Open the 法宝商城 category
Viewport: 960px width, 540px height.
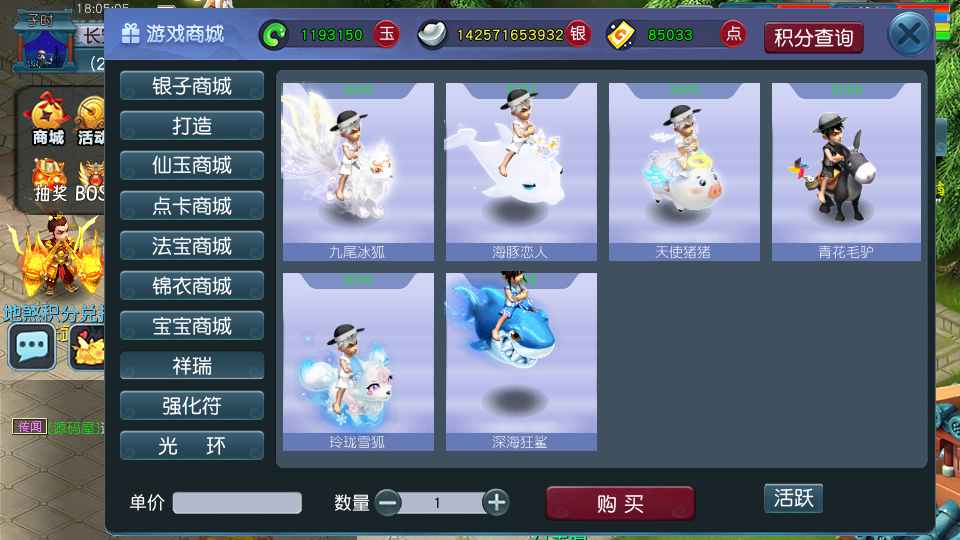pyautogui.click(x=192, y=246)
